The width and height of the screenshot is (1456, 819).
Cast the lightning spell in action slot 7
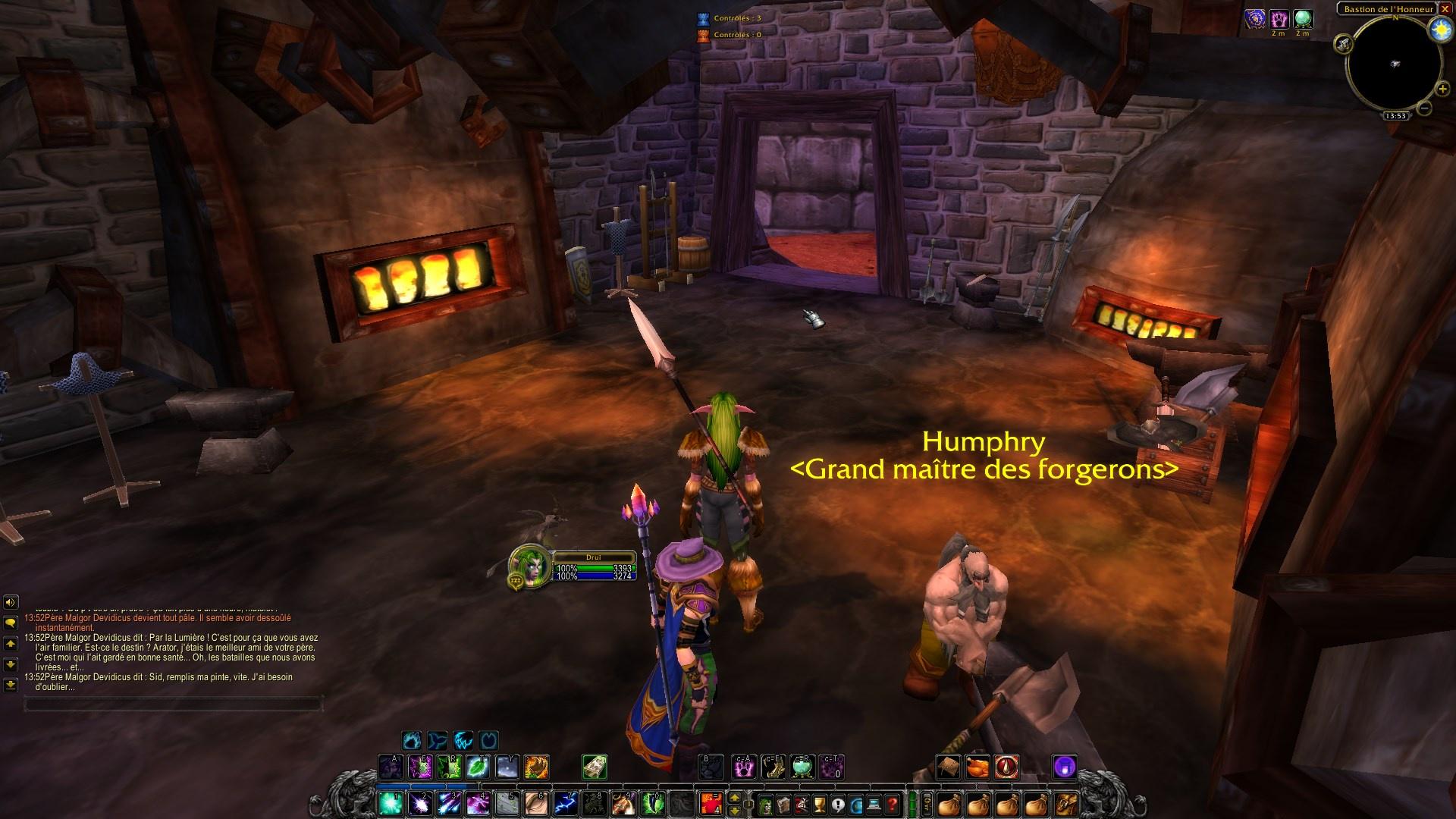(x=565, y=805)
